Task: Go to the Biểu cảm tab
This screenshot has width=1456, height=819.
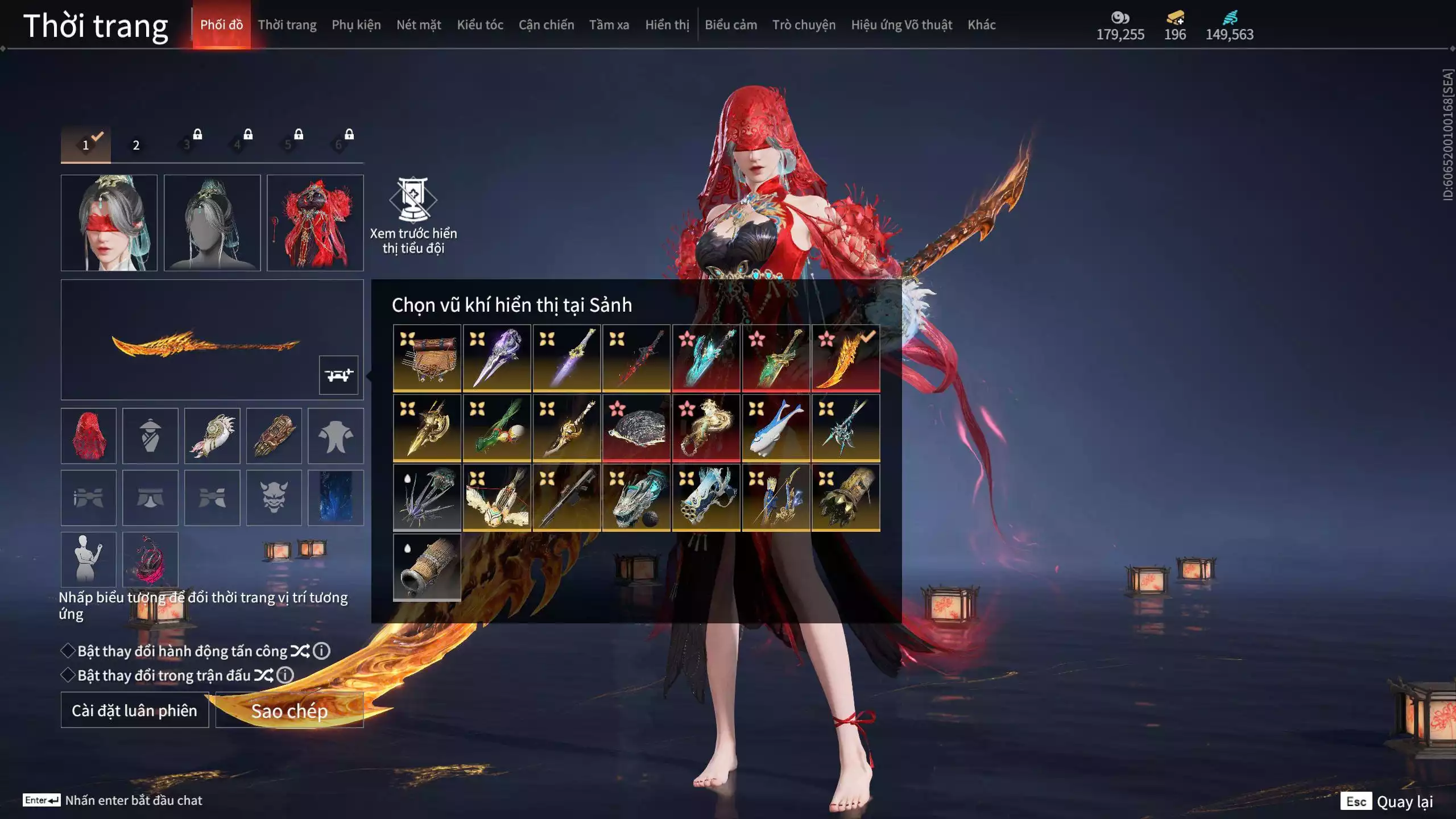Action: click(x=730, y=25)
